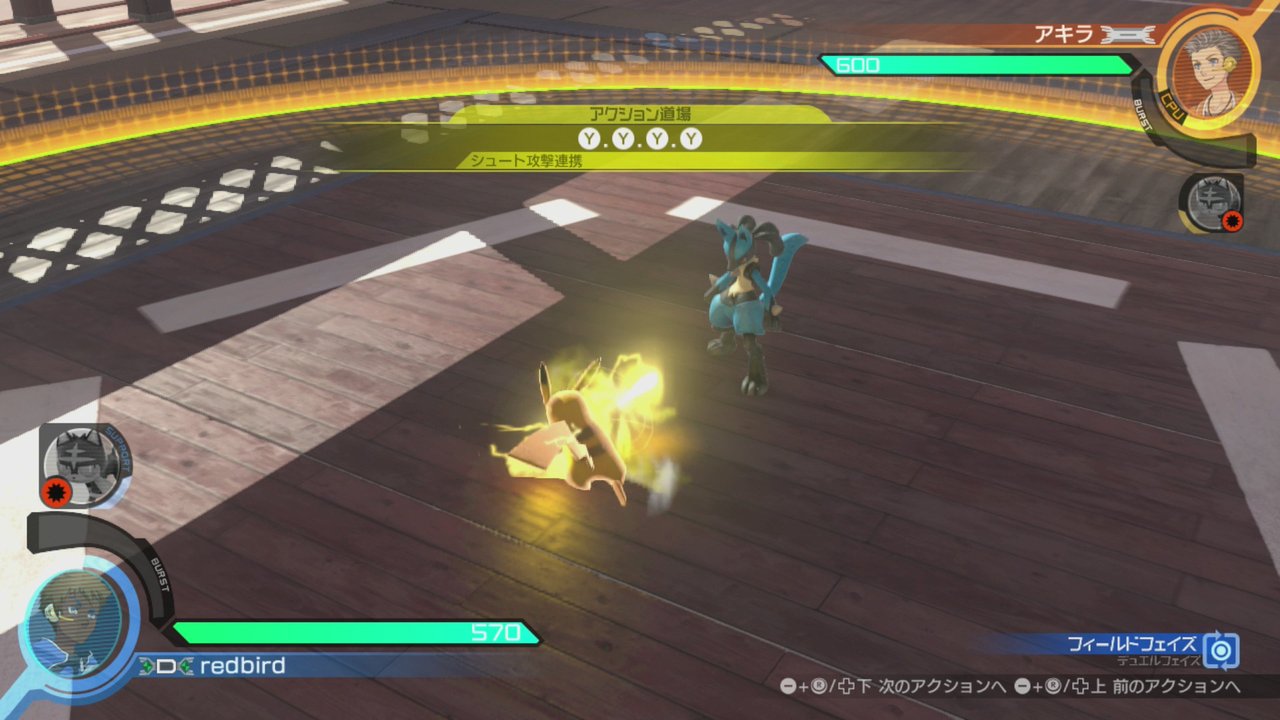Switch to the シュート攻撃連携 lesson entry

[x=527, y=161]
